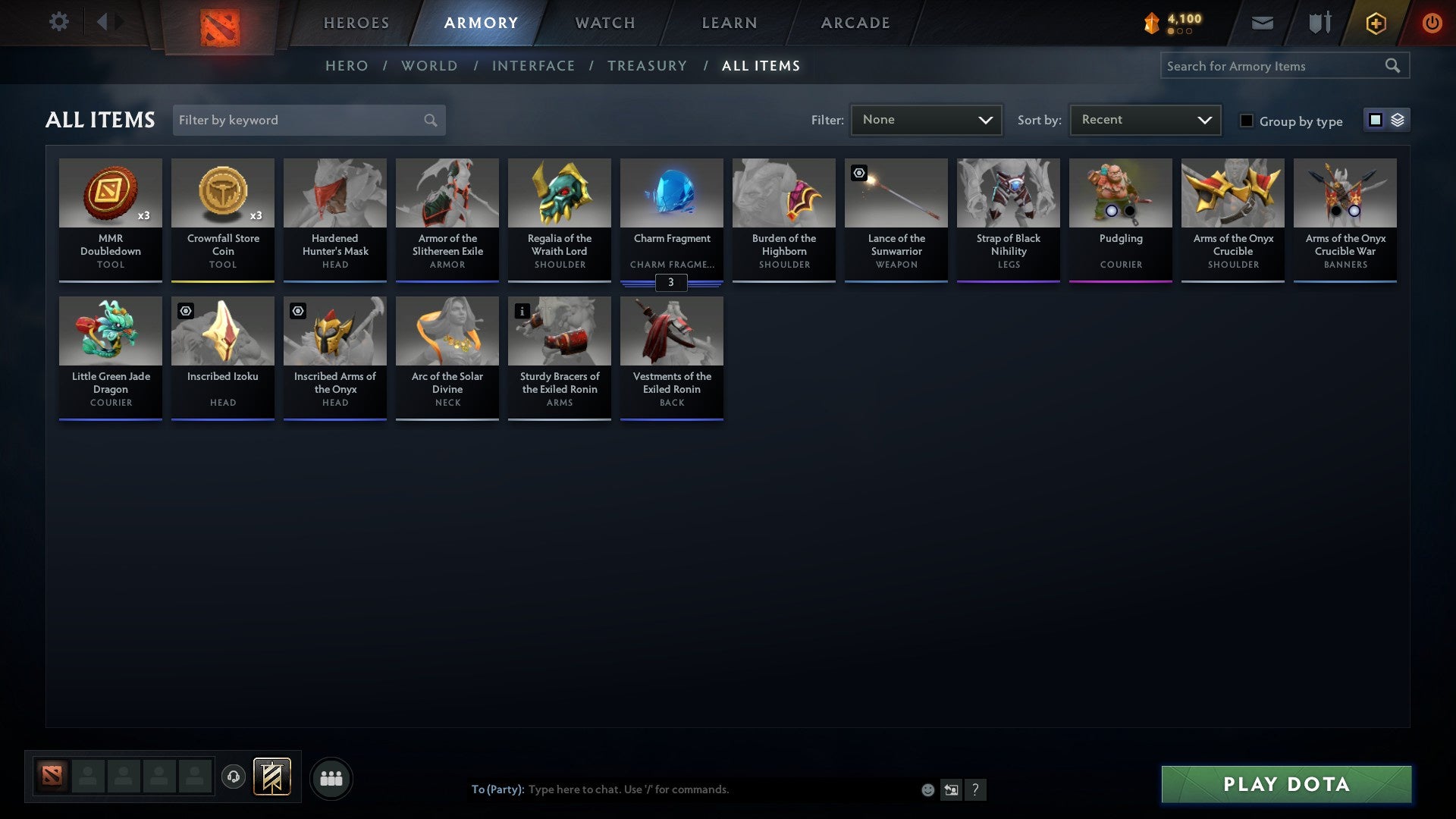Switch to the WATCH tab

(x=604, y=23)
